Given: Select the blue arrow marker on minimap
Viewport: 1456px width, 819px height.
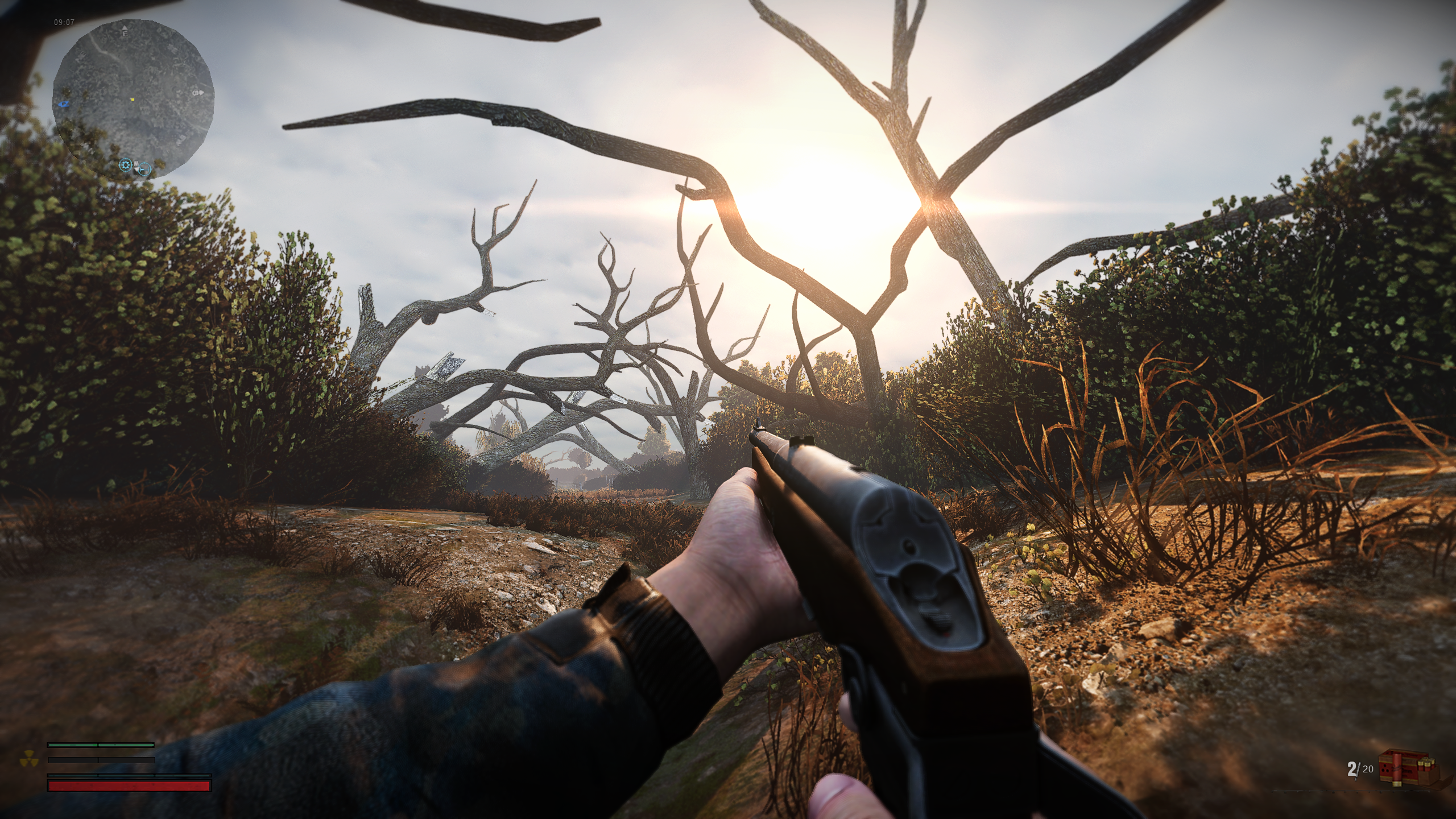Looking at the screenshot, I should pyautogui.click(x=64, y=104).
